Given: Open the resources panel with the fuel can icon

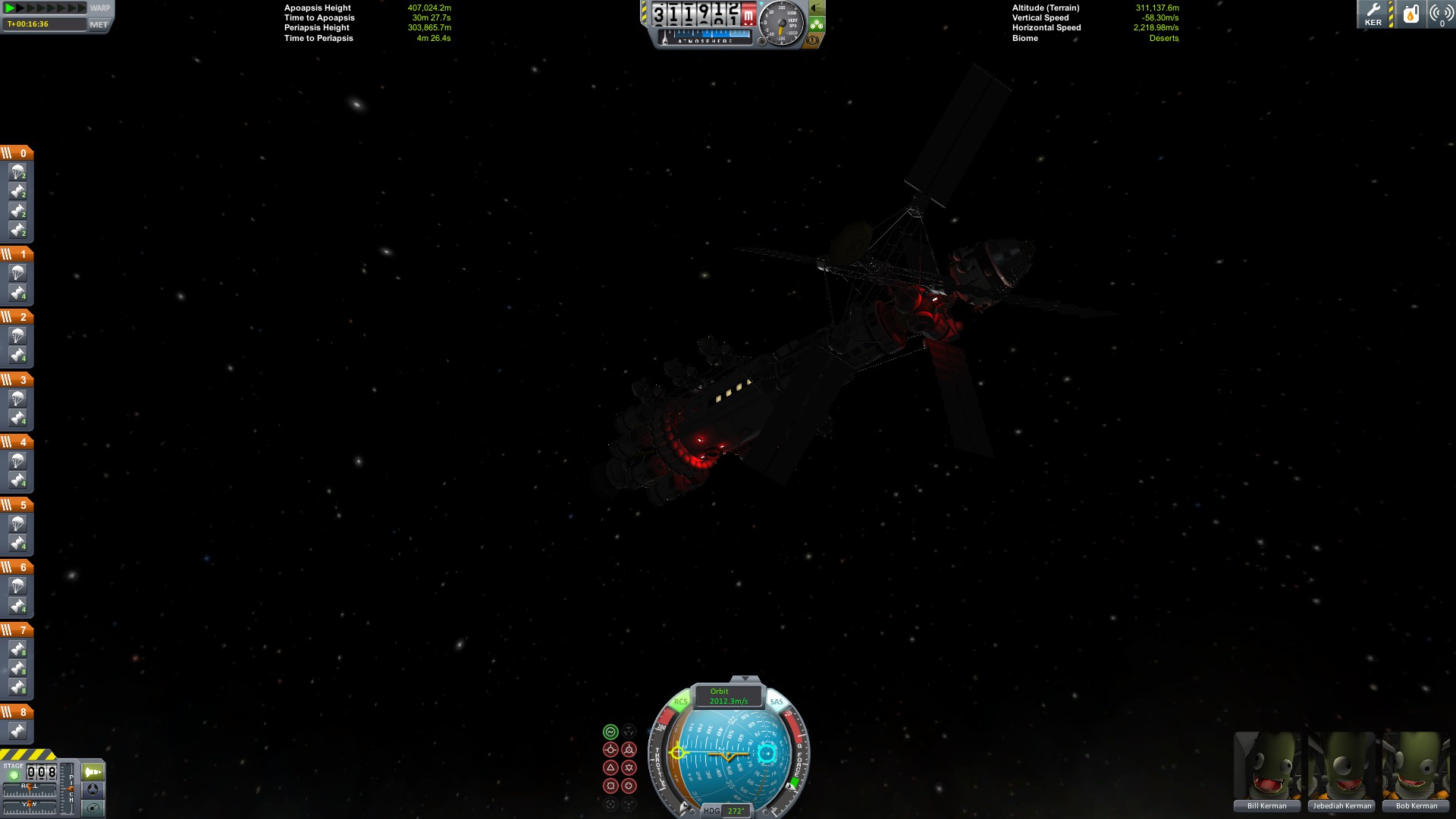Looking at the screenshot, I should click(x=1410, y=14).
